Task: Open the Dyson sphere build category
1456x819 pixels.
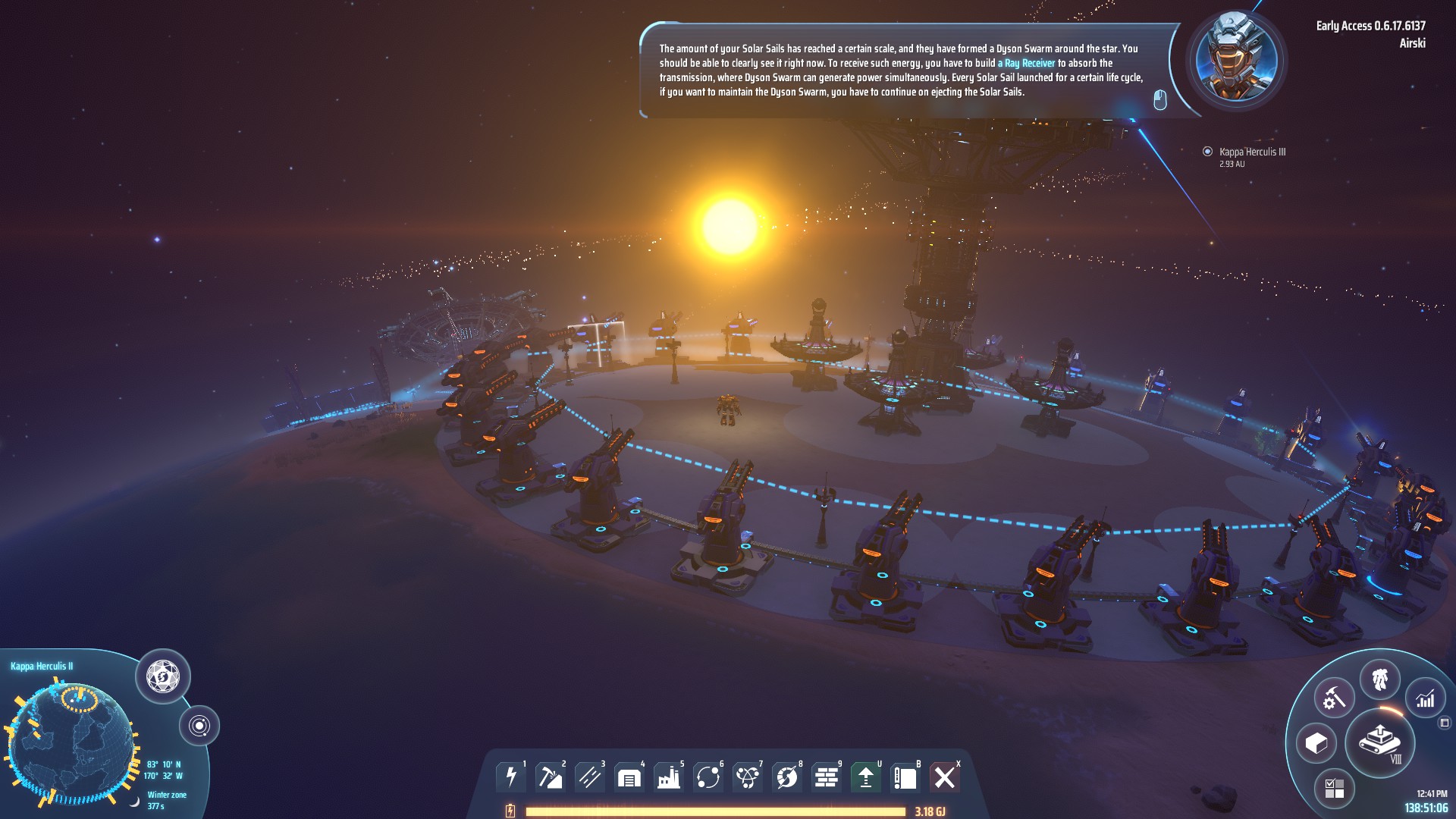Action: point(786,777)
